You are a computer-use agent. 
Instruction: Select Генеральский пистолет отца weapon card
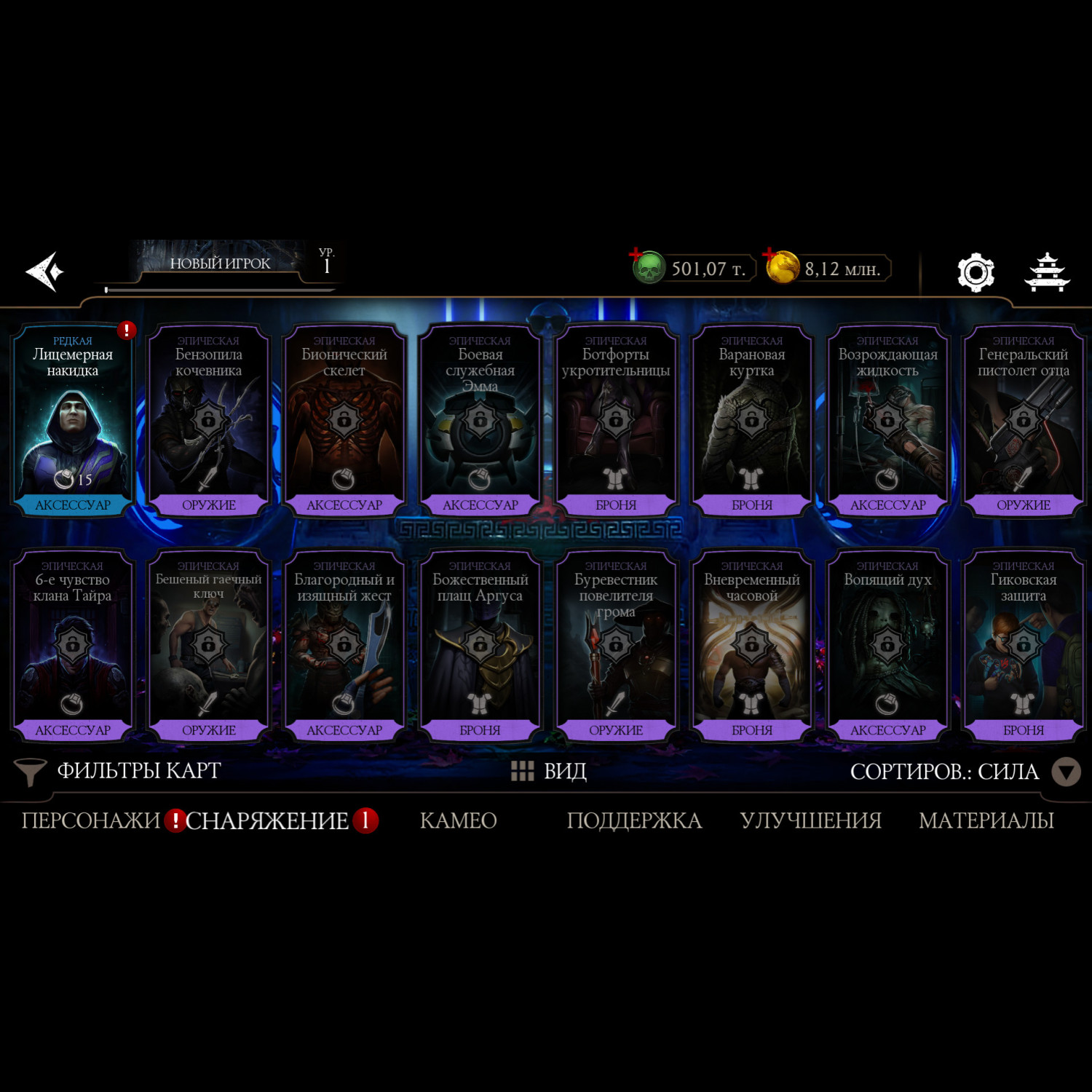pos(1023,420)
